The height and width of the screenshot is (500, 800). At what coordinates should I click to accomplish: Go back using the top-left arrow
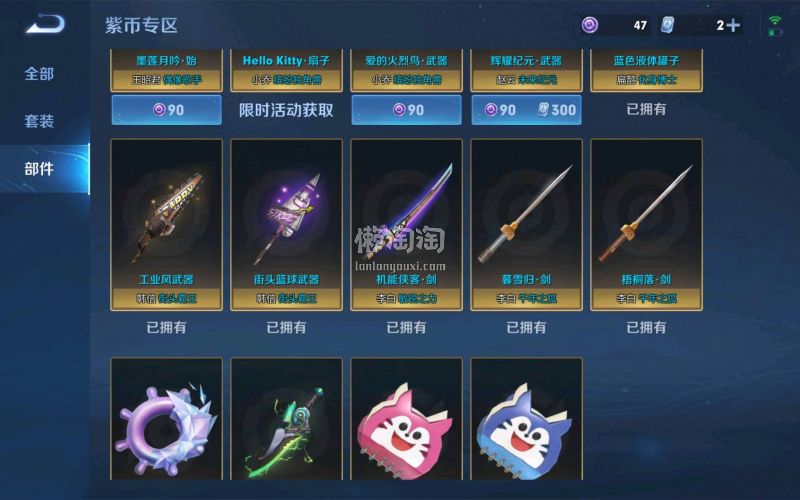click(44, 24)
